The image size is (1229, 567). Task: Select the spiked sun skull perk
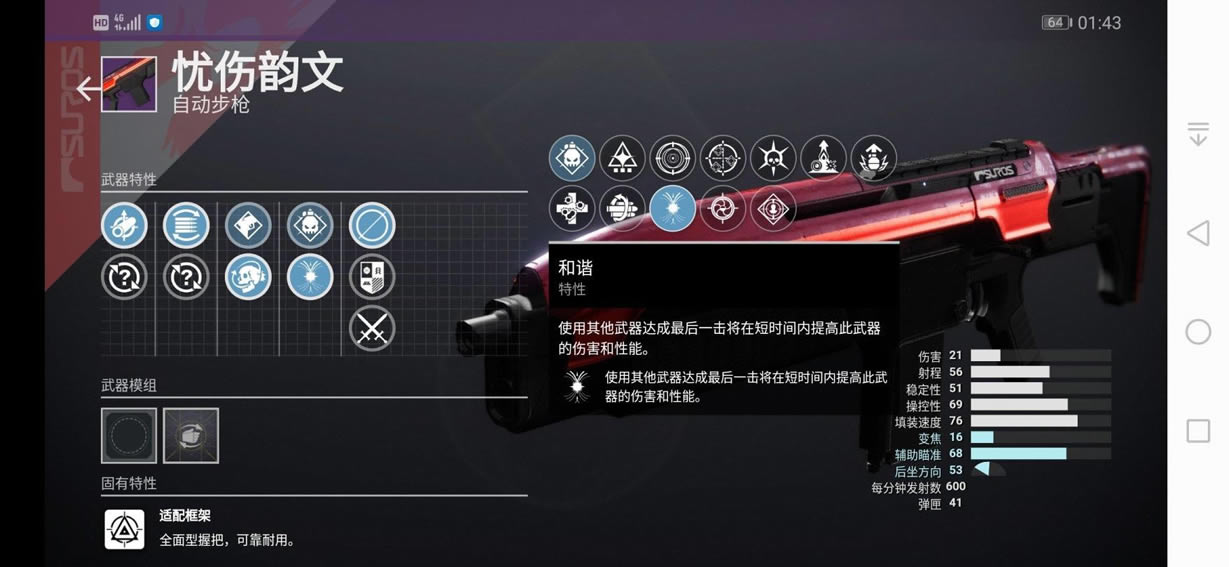(x=773, y=158)
